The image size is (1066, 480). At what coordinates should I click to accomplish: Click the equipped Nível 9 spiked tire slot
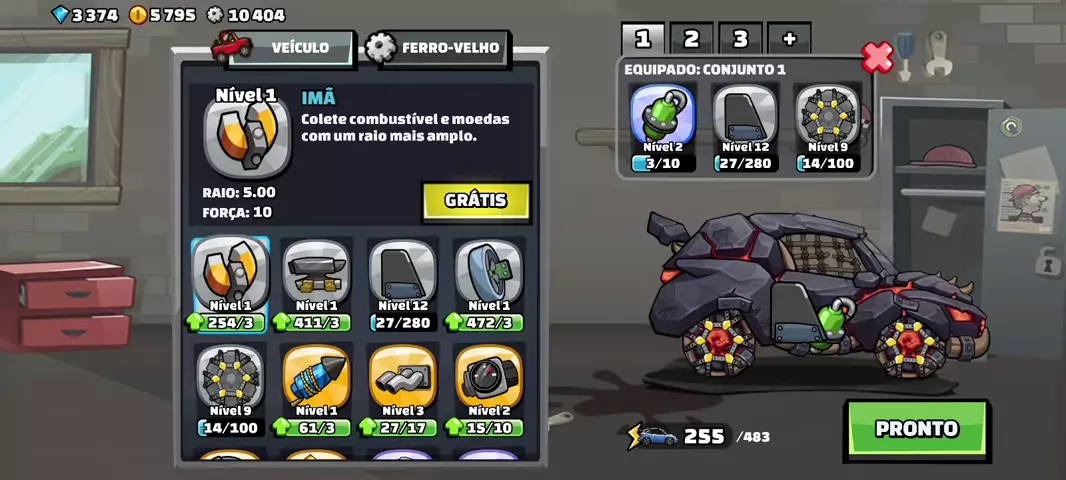point(827,126)
